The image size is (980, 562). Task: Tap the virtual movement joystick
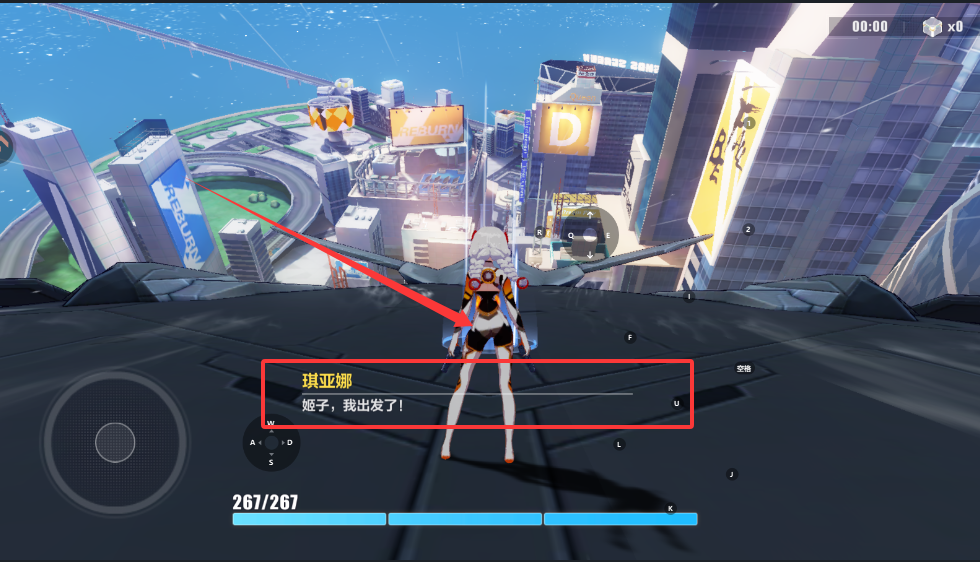(x=115, y=442)
